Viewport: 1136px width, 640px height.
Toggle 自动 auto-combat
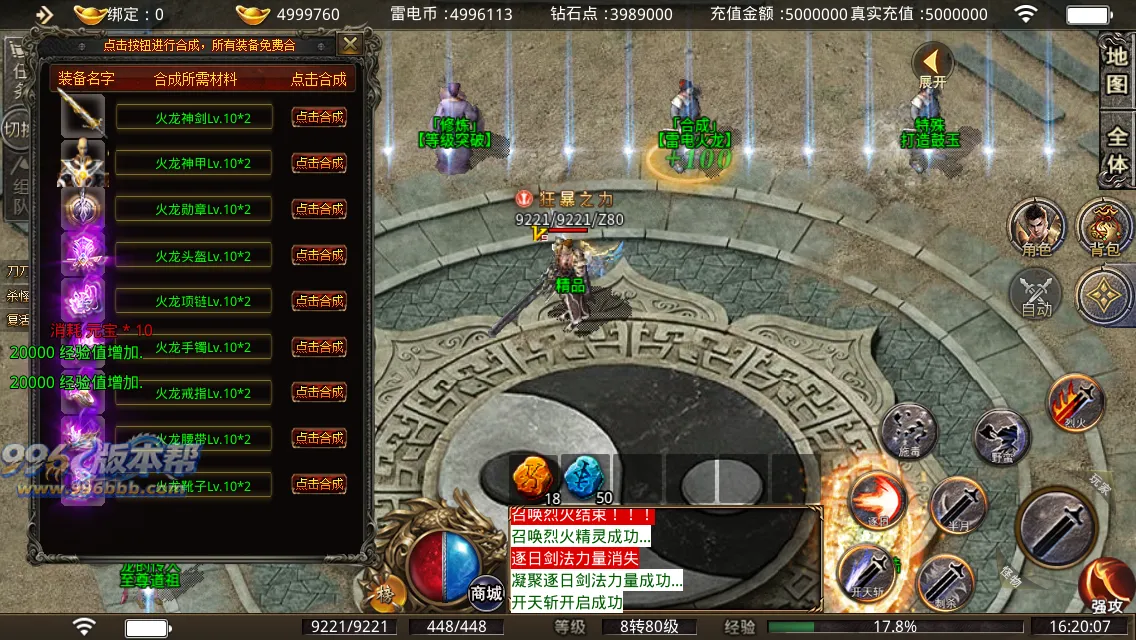click(x=1036, y=295)
